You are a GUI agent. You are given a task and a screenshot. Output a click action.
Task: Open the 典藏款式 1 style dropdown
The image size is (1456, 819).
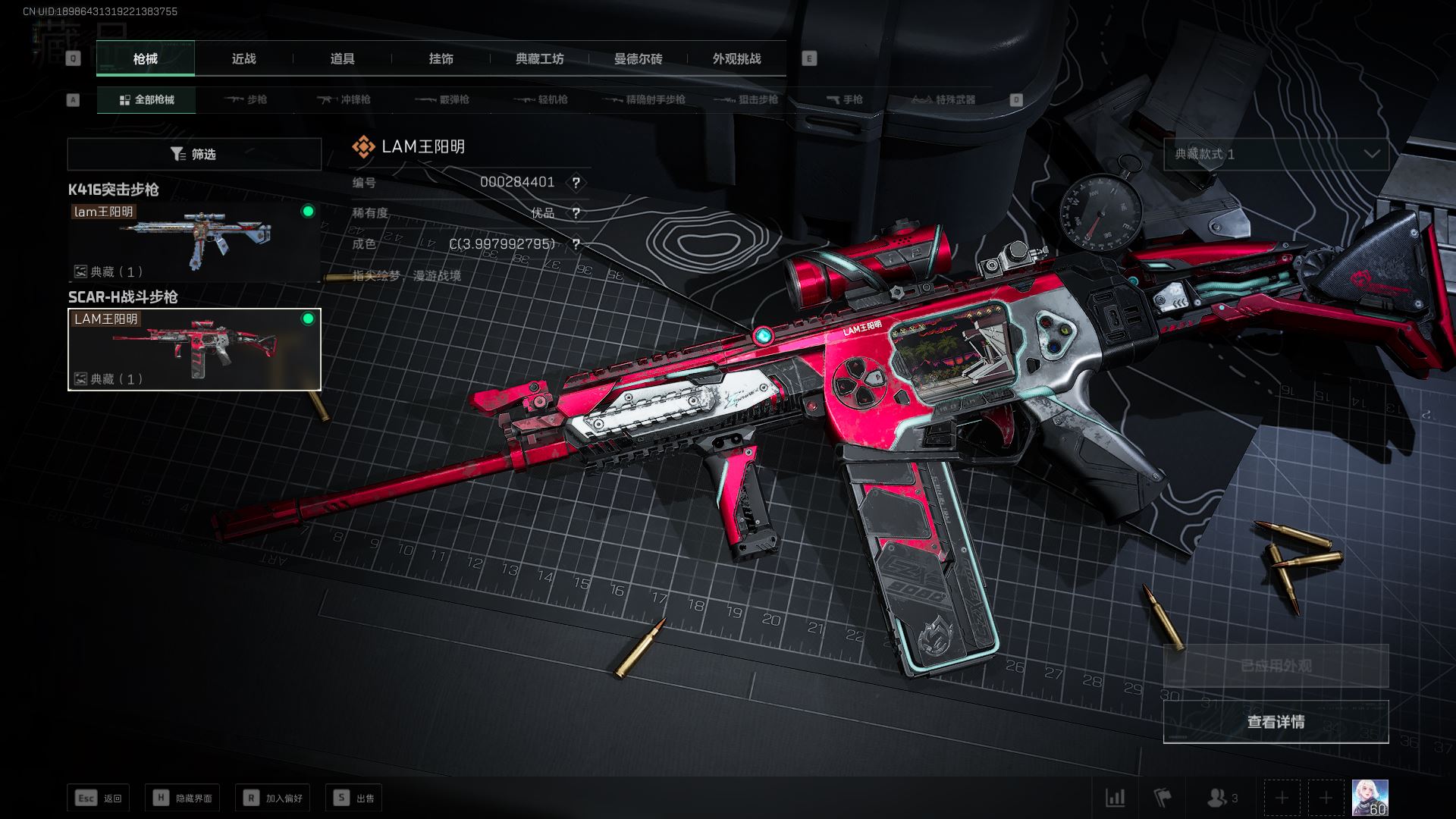1276,154
